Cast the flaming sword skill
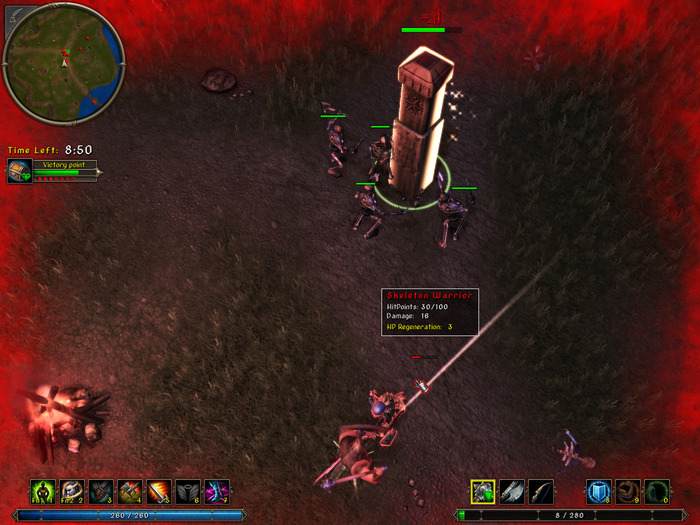The width and height of the screenshot is (700, 525). coord(159,491)
